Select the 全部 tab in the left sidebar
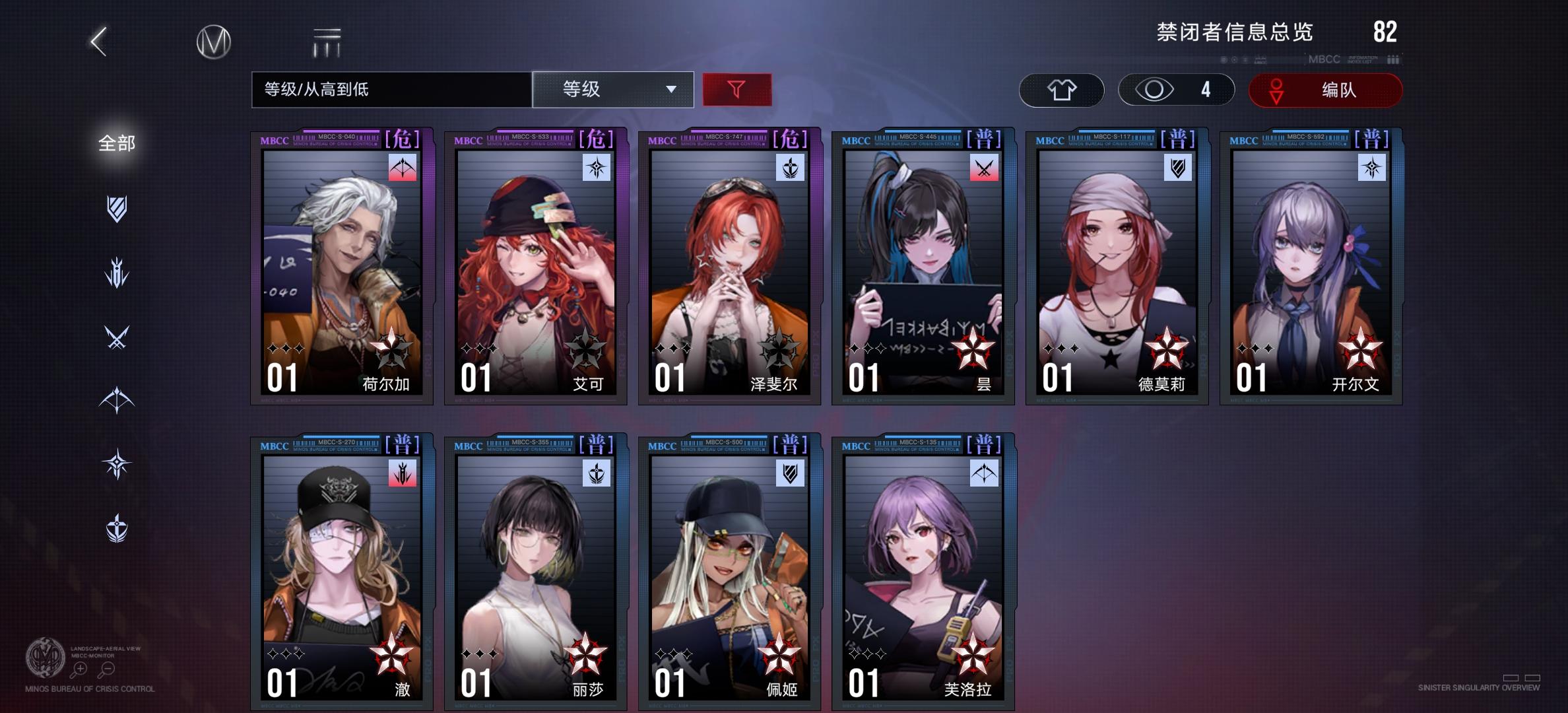The height and width of the screenshot is (713, 1568). click(115, 143)
